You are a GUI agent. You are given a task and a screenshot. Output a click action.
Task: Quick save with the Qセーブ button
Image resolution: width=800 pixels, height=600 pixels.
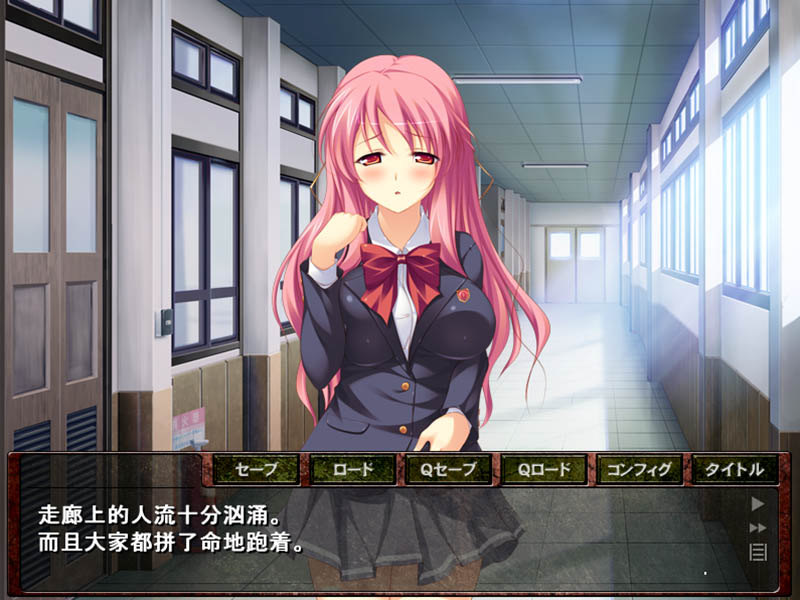tap(447, 468)
